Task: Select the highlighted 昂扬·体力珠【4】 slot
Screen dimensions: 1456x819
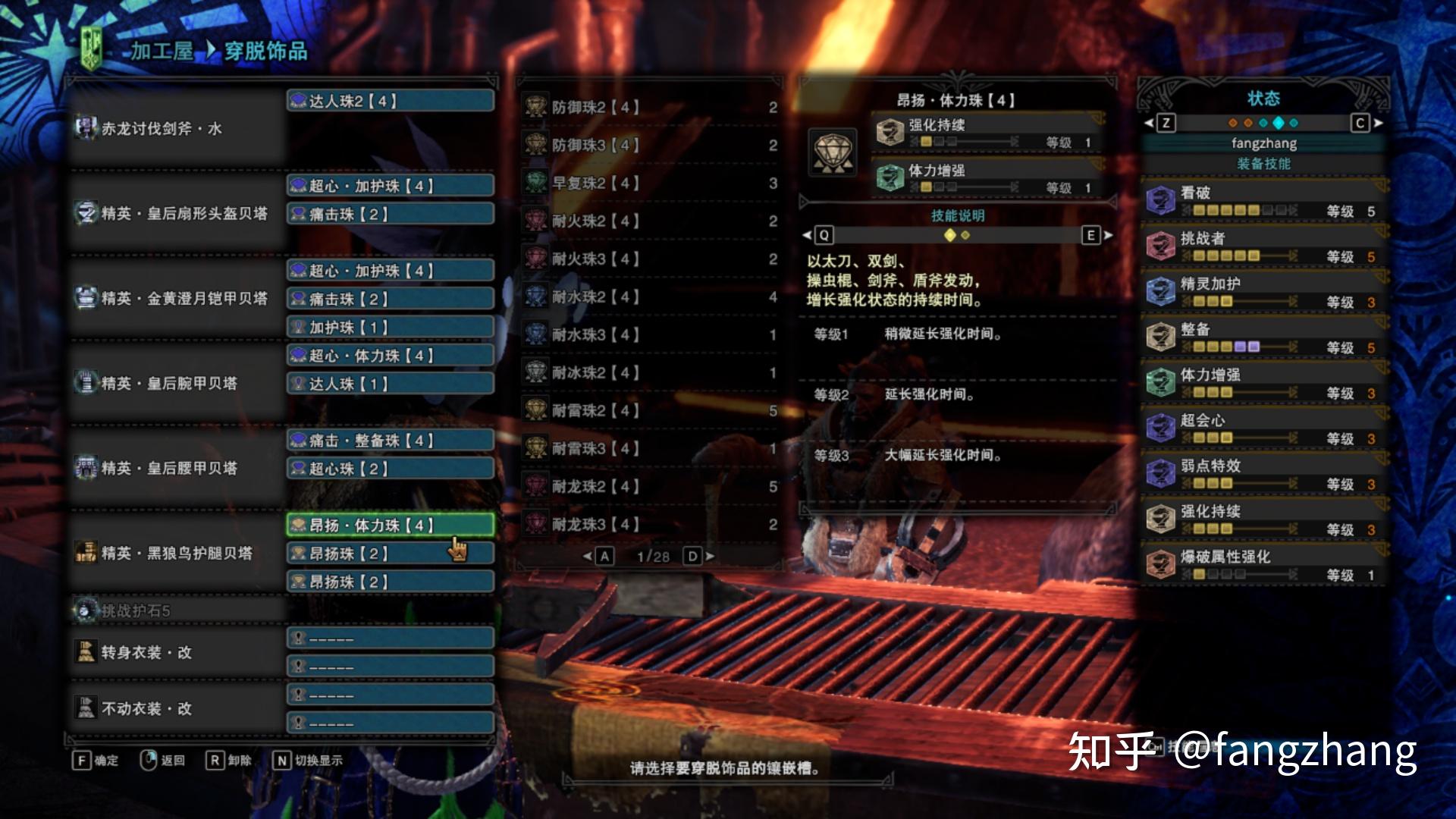Action: click(x=391, y=526)
